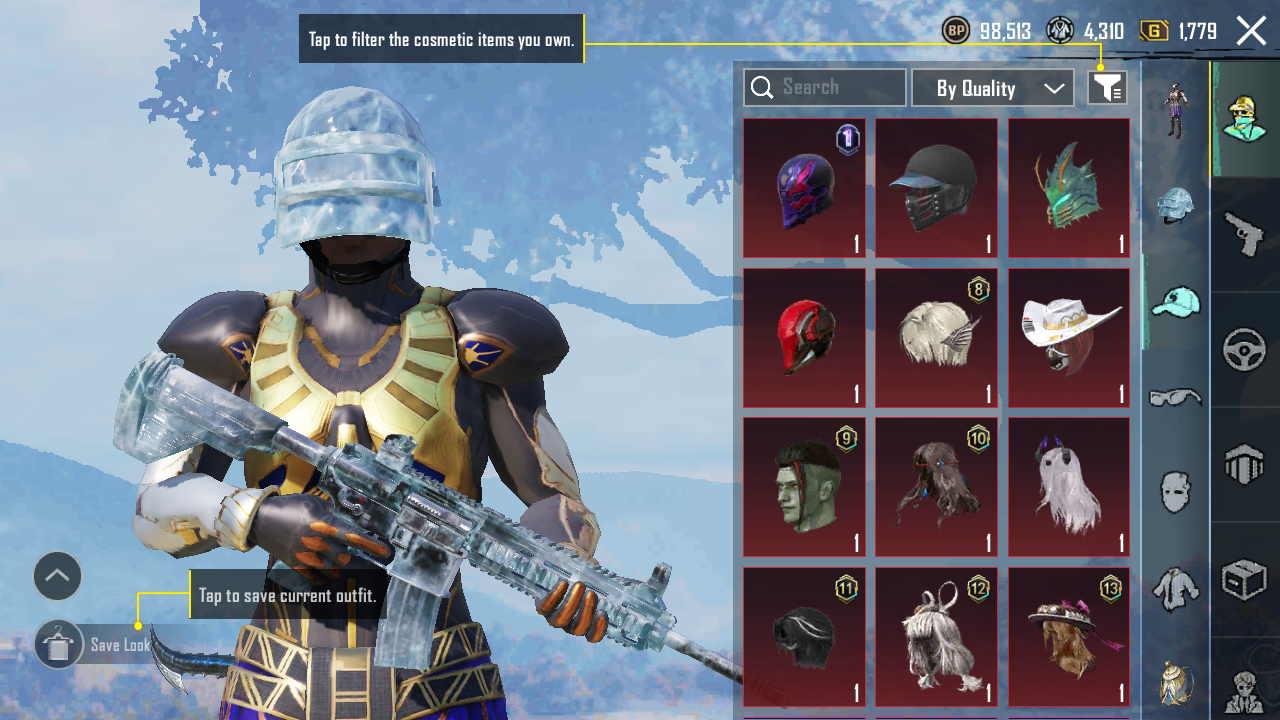Open the steering wheel vehicle category
1280x720 pixels.
tap(1244, 350)
